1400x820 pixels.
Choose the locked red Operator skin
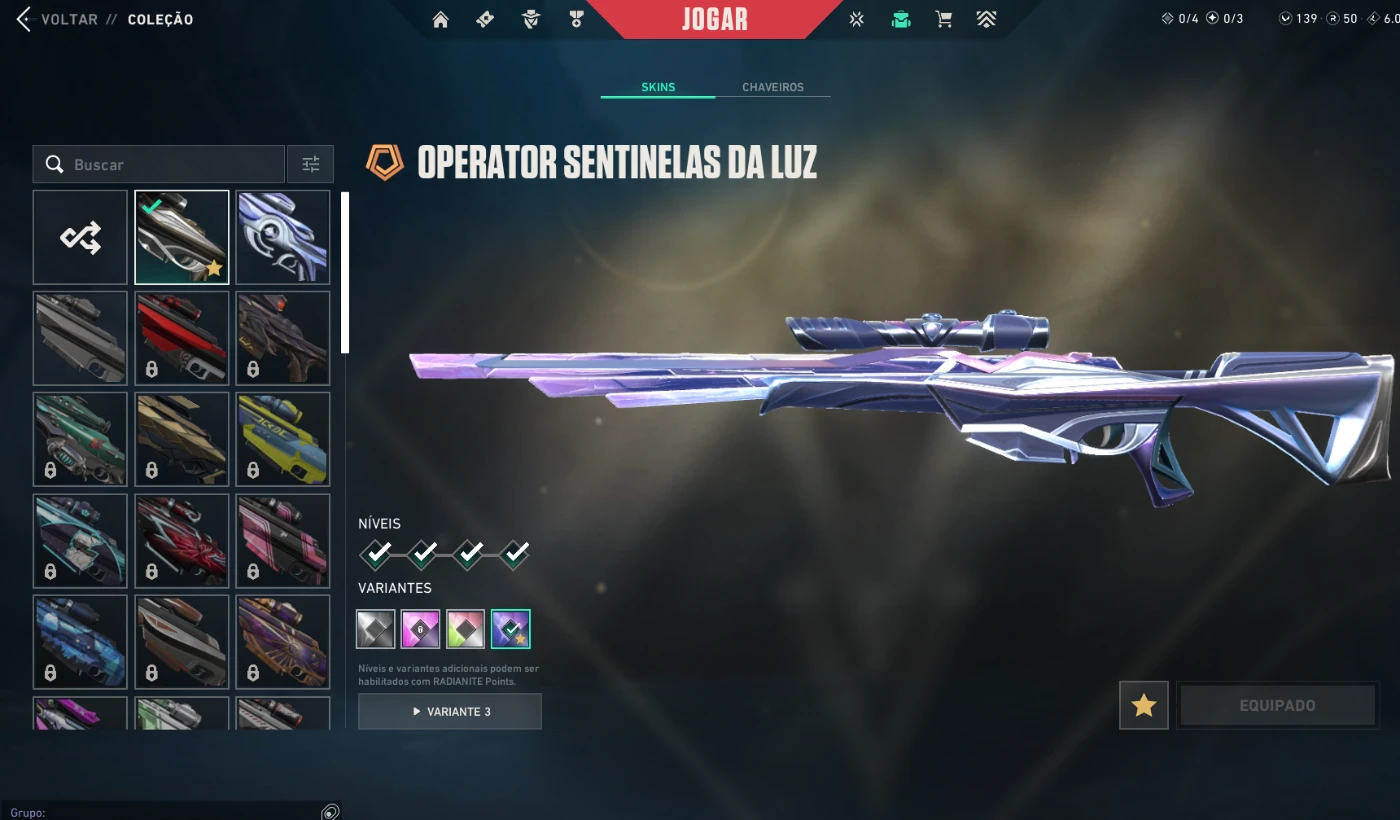pos(182,338)
